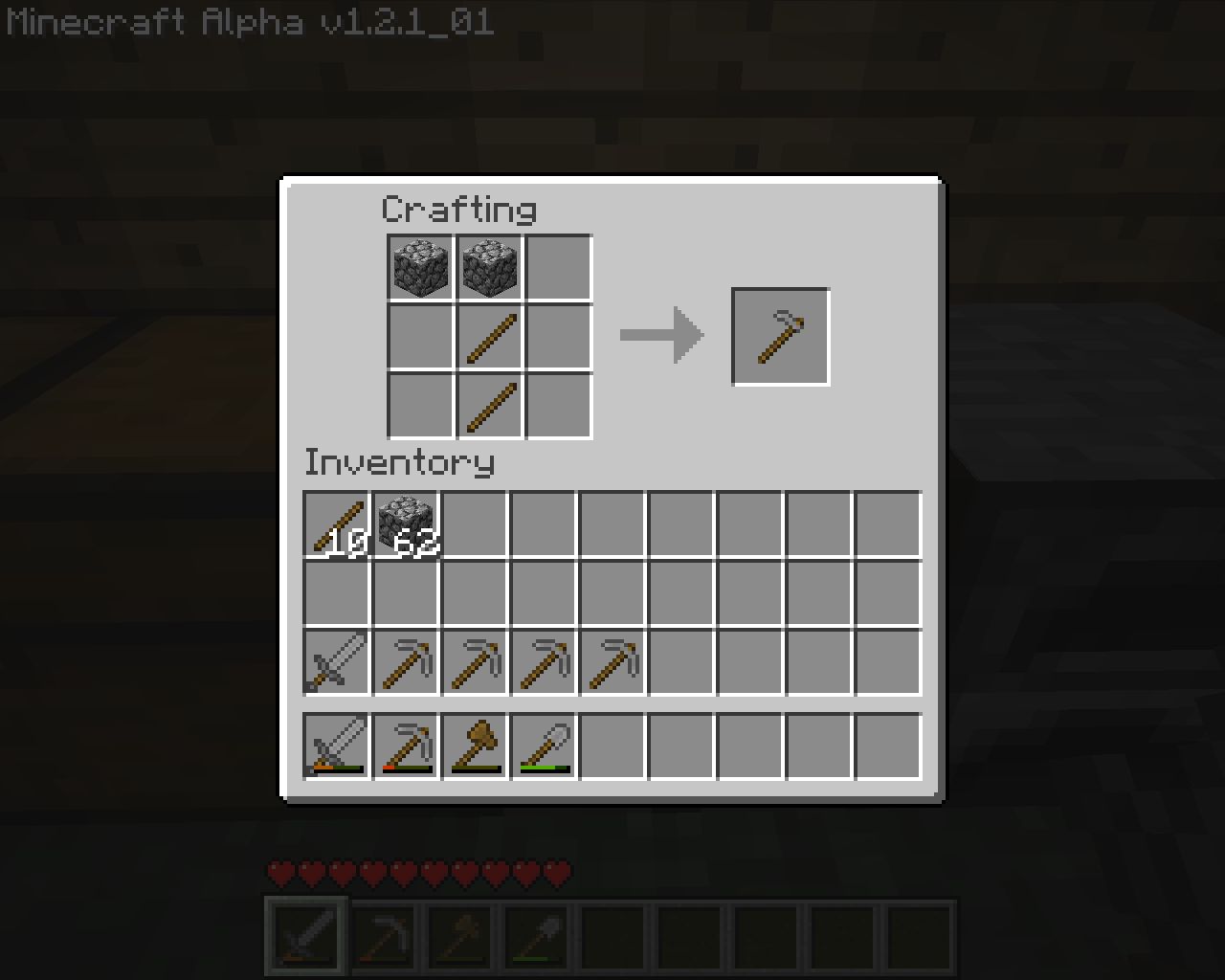Pick up the stone sword showing a durability bar
The width and height of the screenshot is (1225, 980).
tap(336, 746)
